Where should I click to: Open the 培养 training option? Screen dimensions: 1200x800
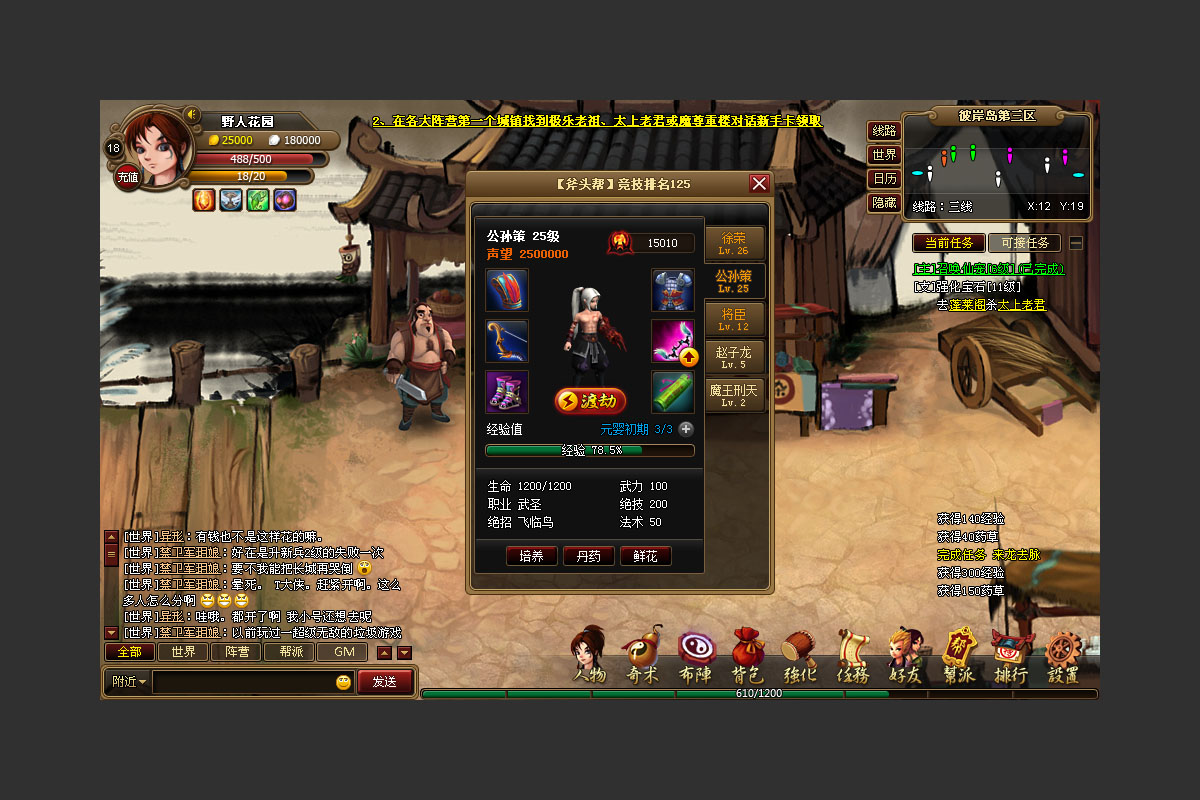[x=531, y=556]
